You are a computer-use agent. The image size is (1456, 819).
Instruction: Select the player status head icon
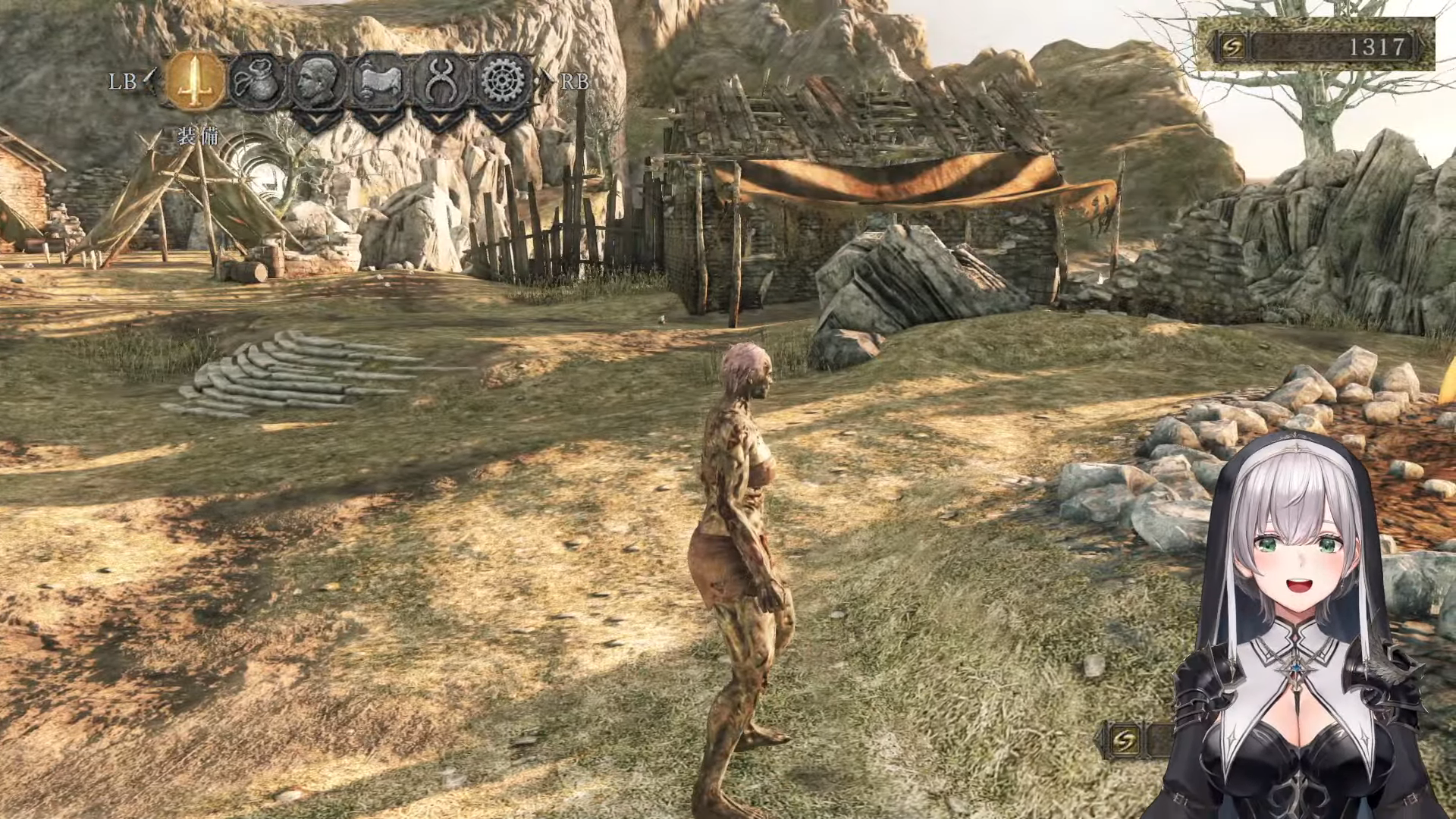coord(318,81)
